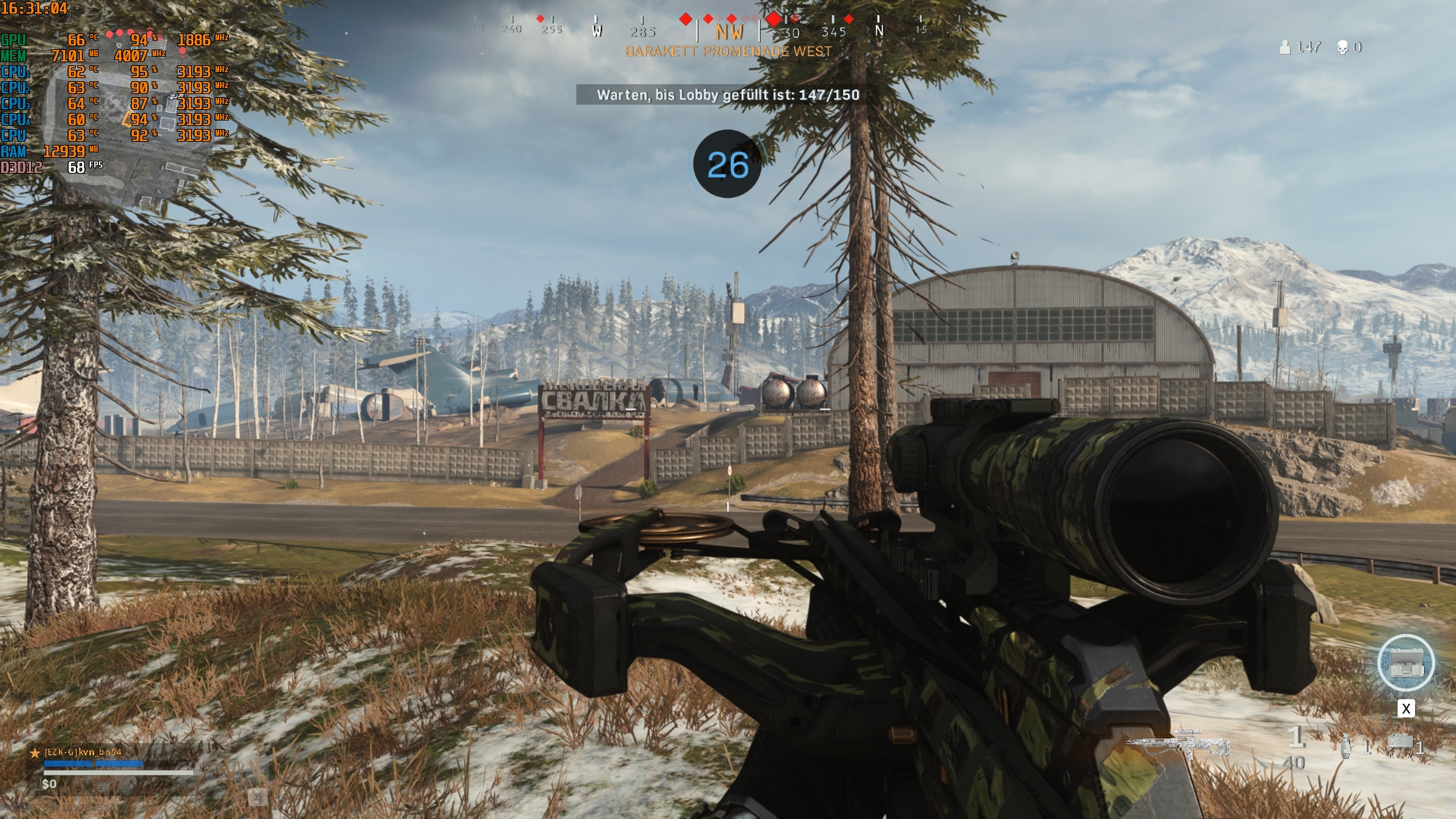
Task: Click the blue countdown circle showing 26
Action: (728, 162)
